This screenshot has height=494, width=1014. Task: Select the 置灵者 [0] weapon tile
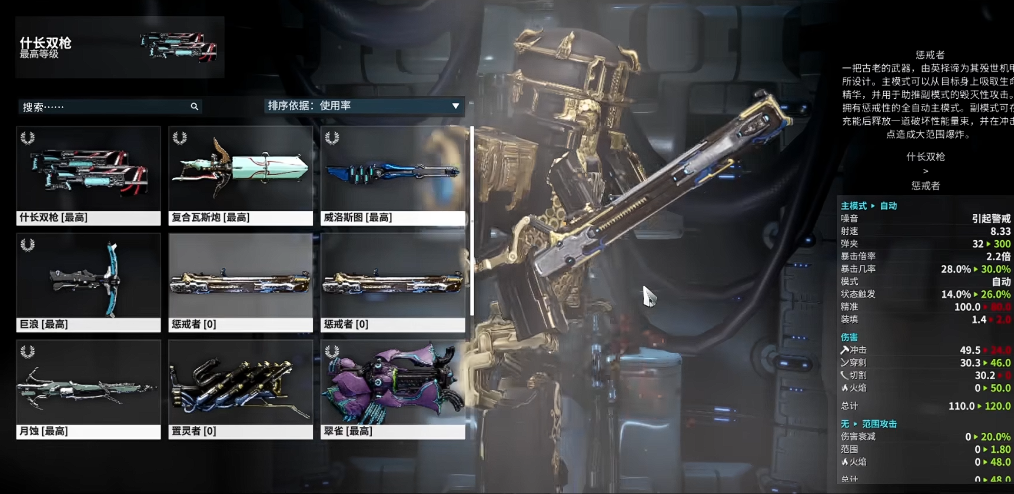click(x=241, y=389)
